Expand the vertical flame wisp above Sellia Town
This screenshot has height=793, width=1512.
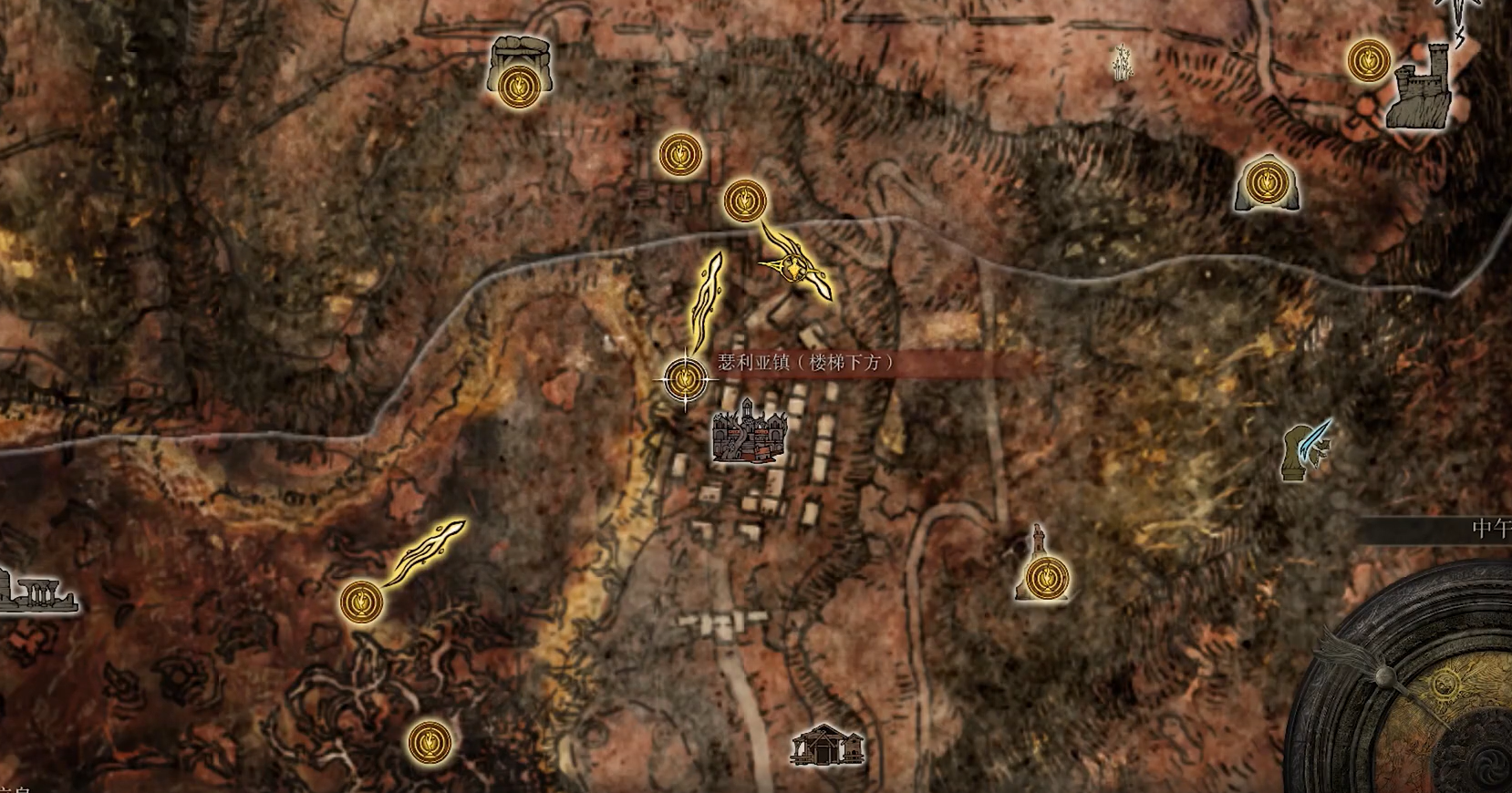coord(707,296)
